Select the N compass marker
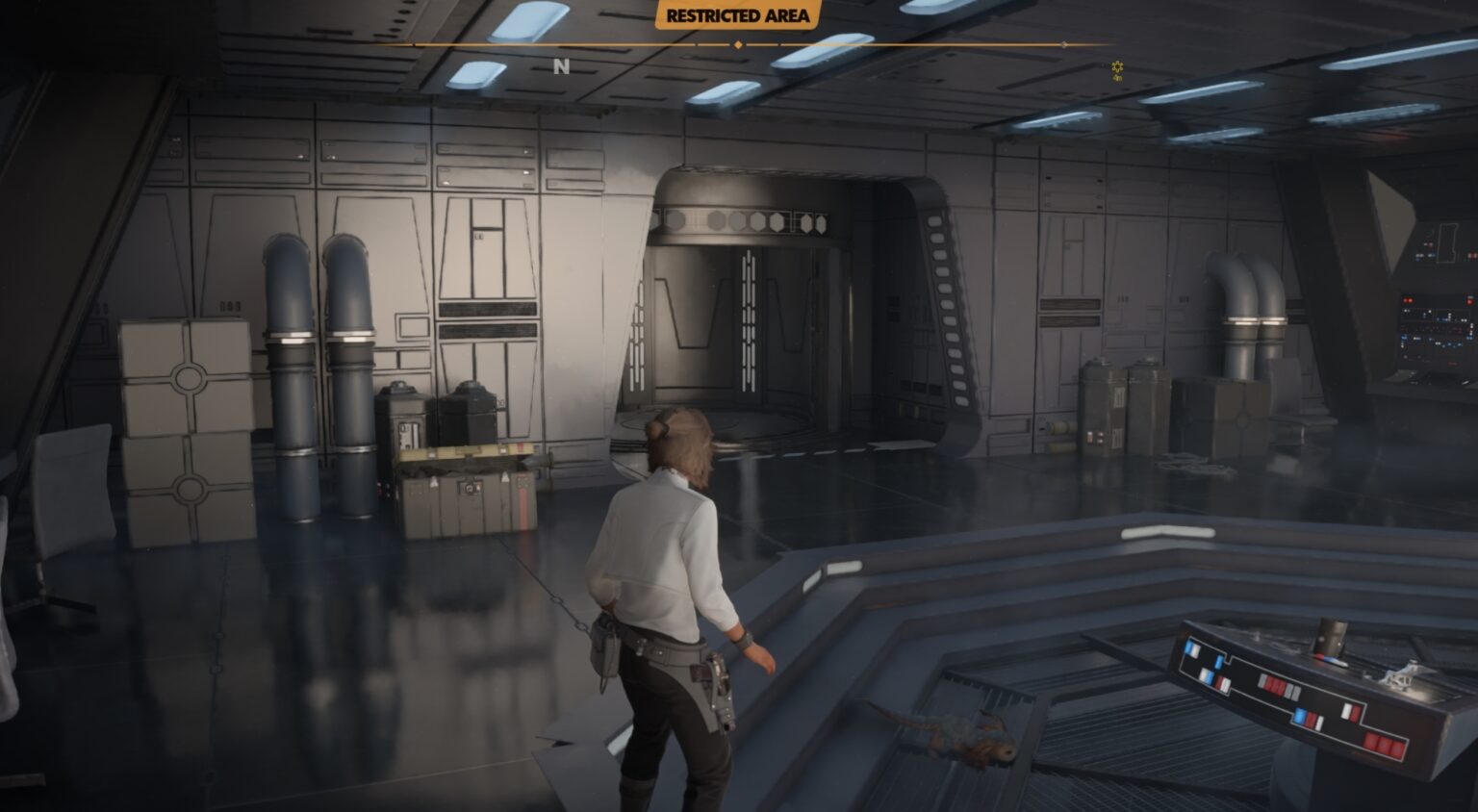Image resolution: width=1478 pixels, height=812 pixels. [x=562, y=67]
